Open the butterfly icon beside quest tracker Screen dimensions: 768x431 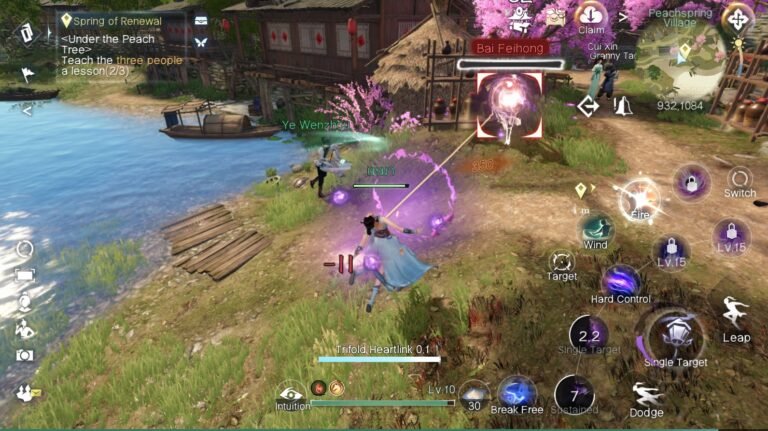coord(201,42)
